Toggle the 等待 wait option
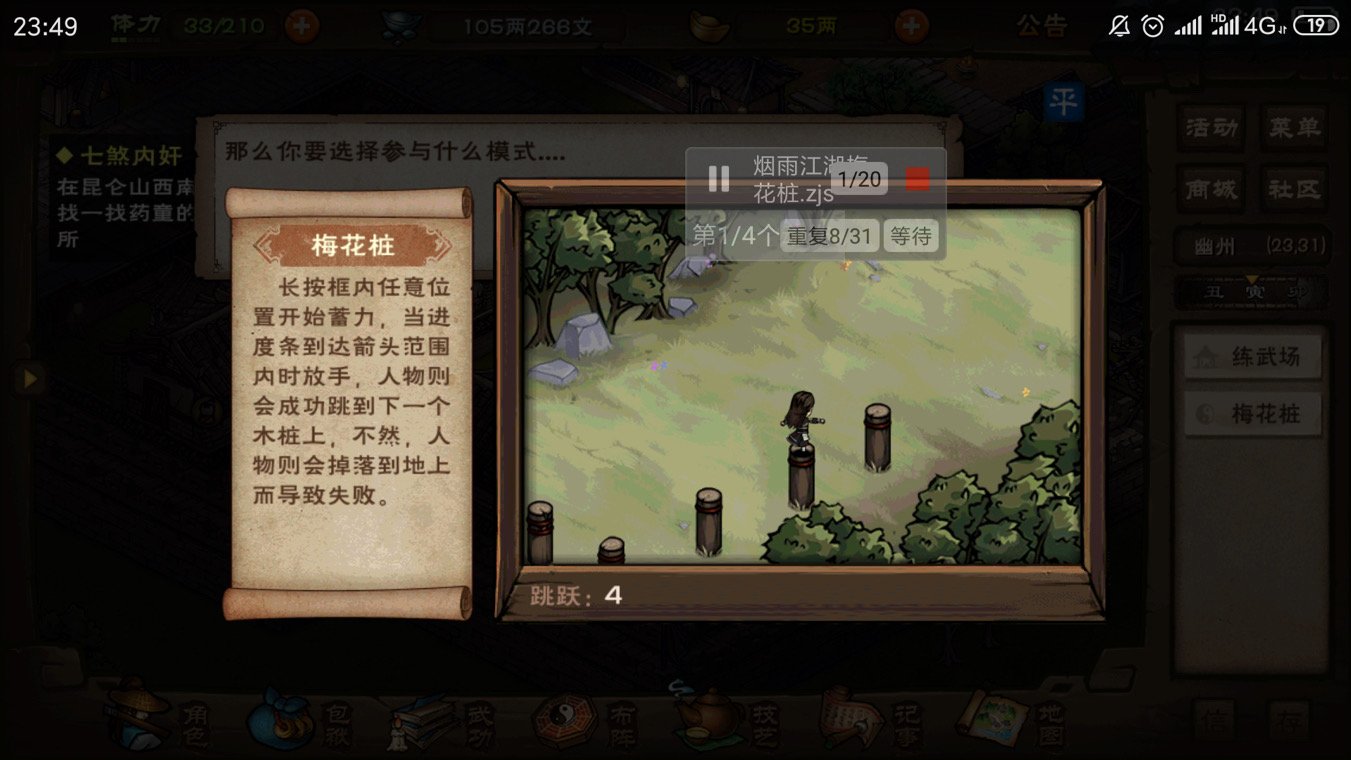This screenshot has width=1351, height=760. pos(911,238)
